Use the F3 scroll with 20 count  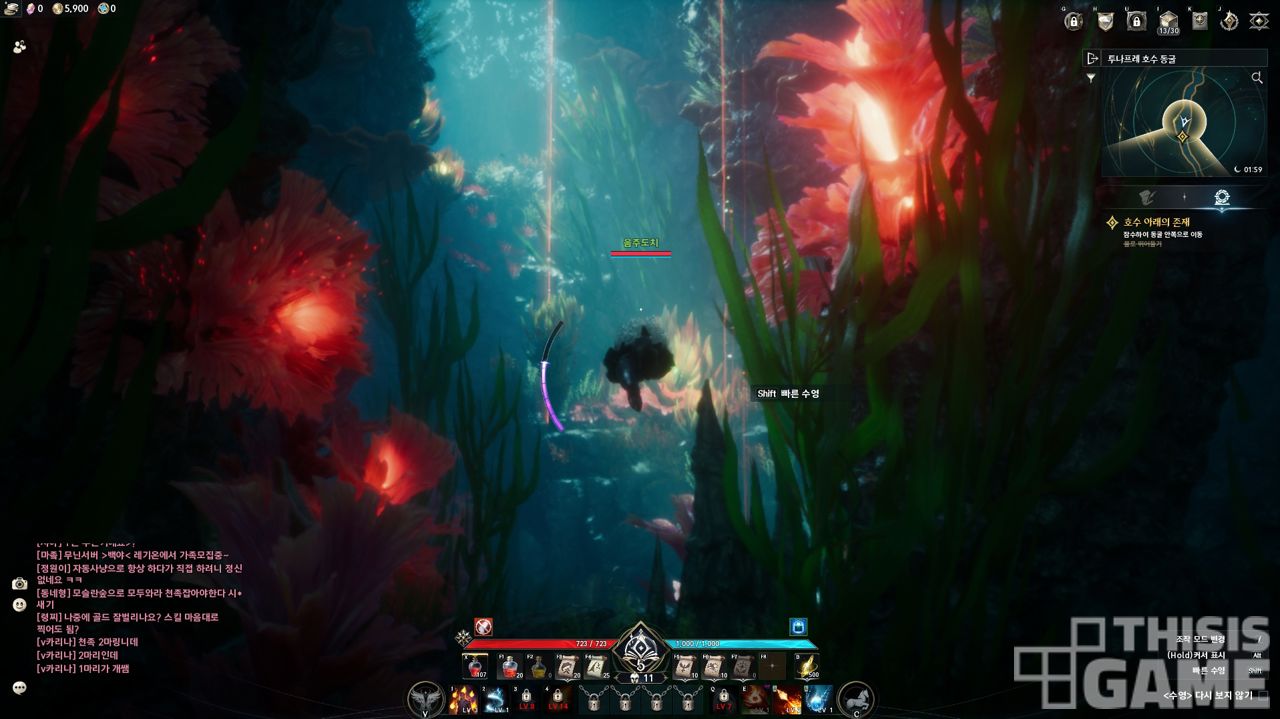coord(569,667)
